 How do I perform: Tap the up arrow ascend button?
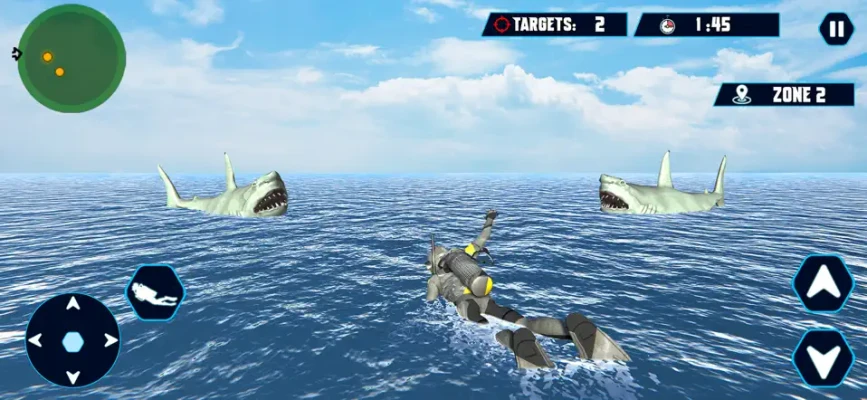822,283
